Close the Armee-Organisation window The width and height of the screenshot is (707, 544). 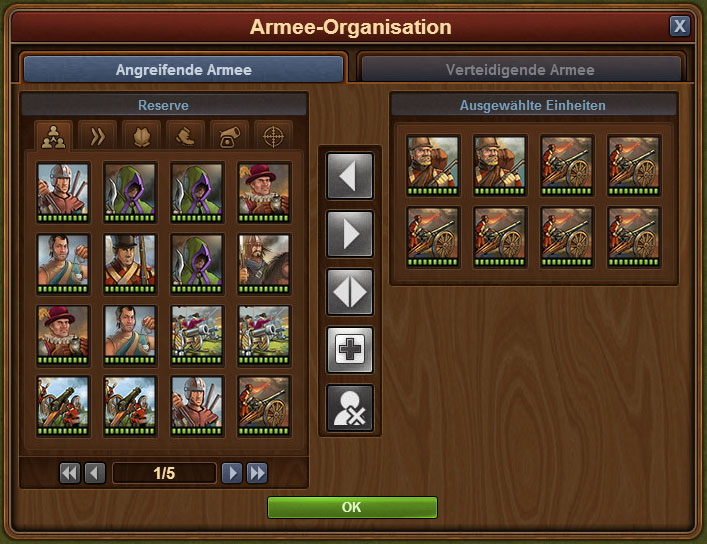[680, 26]
